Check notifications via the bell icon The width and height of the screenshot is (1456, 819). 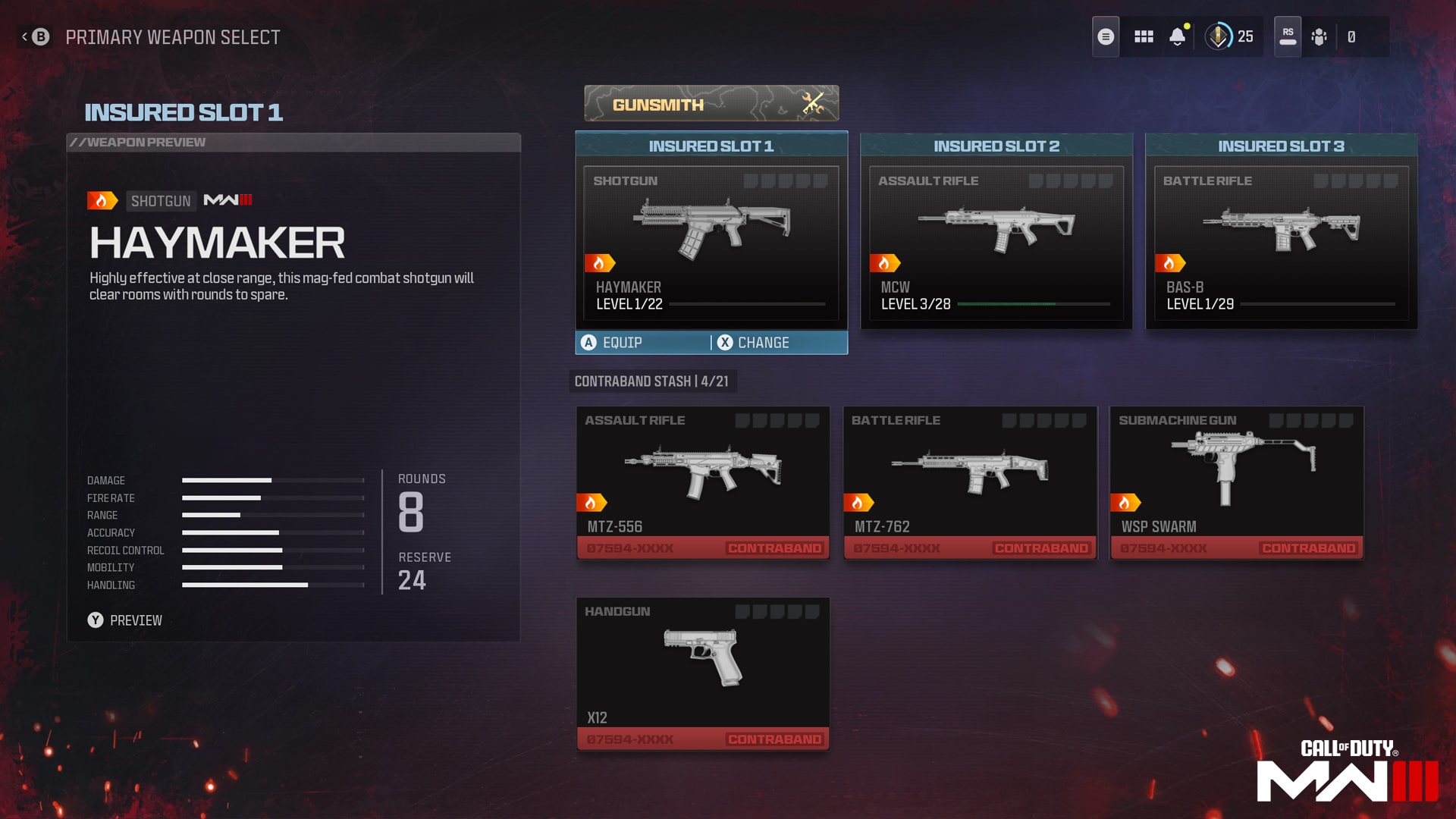click(x=1178, y=36)
